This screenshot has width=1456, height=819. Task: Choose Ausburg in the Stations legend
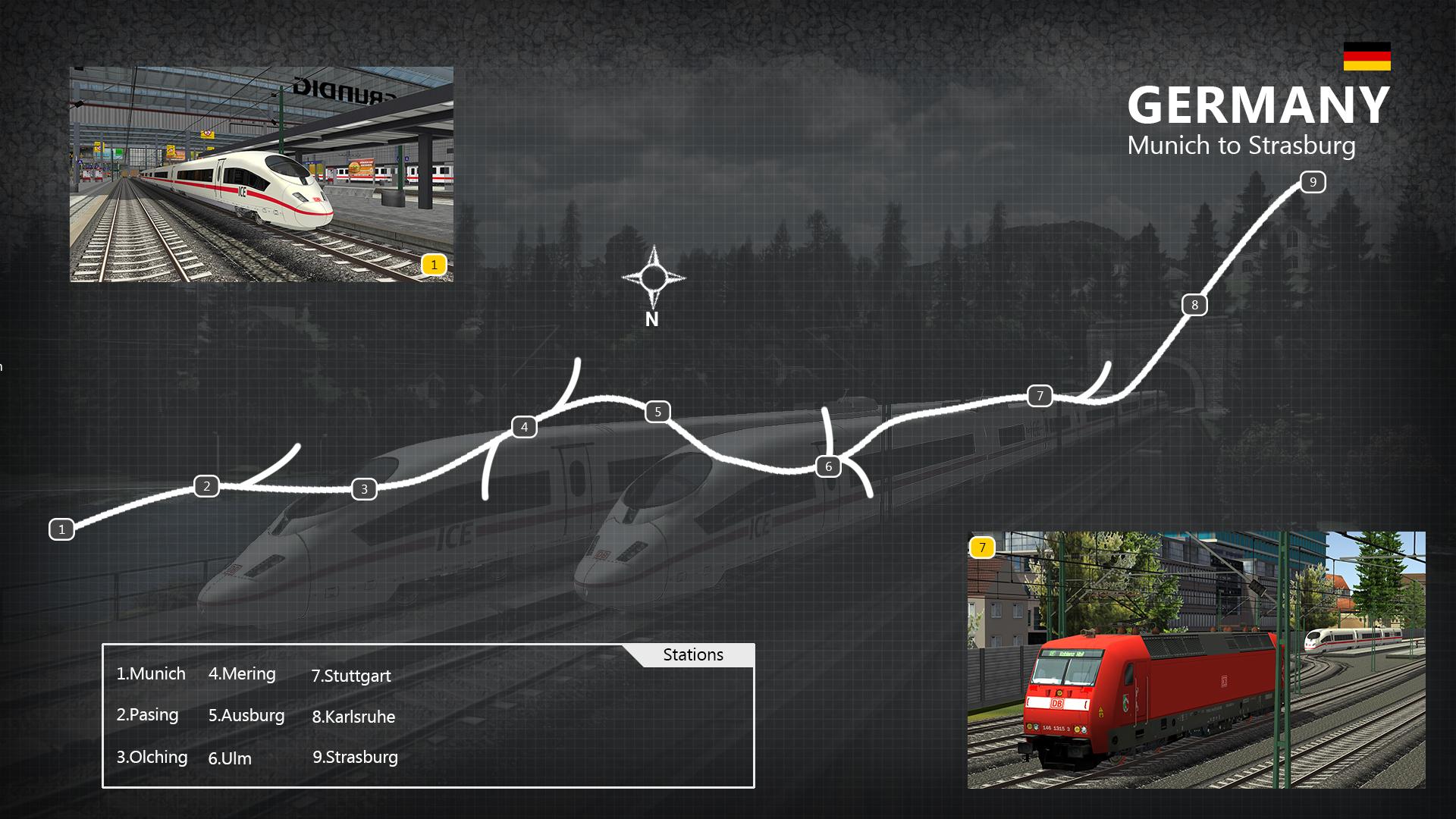coord(246,716)
